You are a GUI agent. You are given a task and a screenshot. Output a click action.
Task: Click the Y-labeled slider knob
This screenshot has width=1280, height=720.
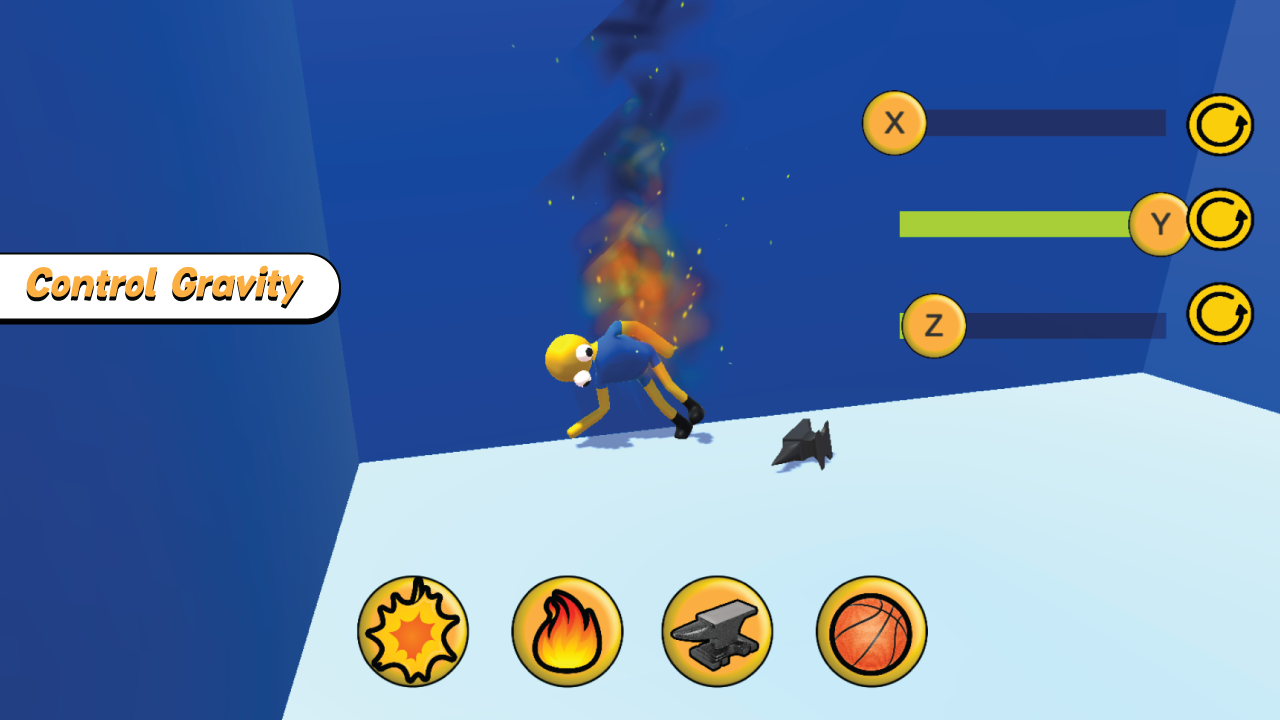click(1160, 222)
